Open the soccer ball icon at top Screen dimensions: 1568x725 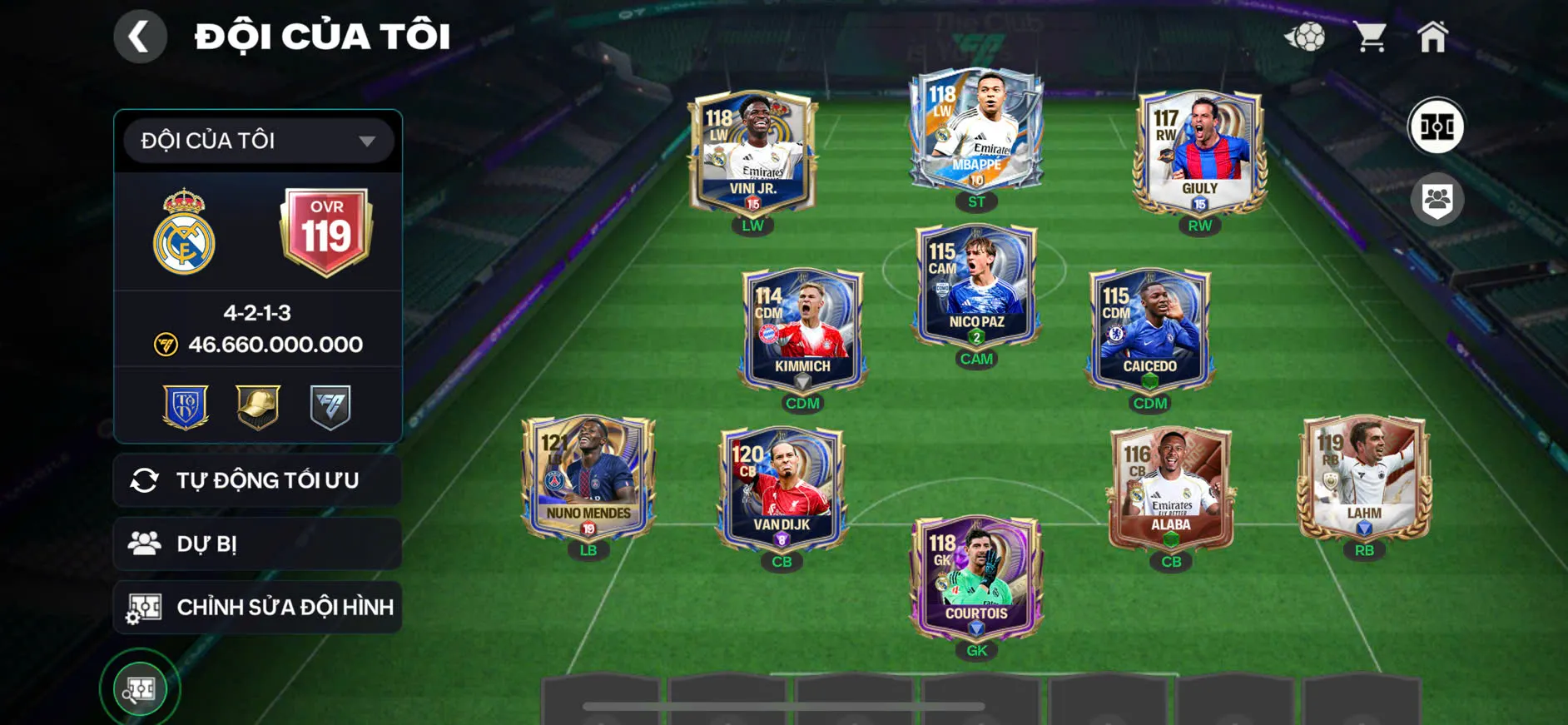click(x=1305, y=37)
